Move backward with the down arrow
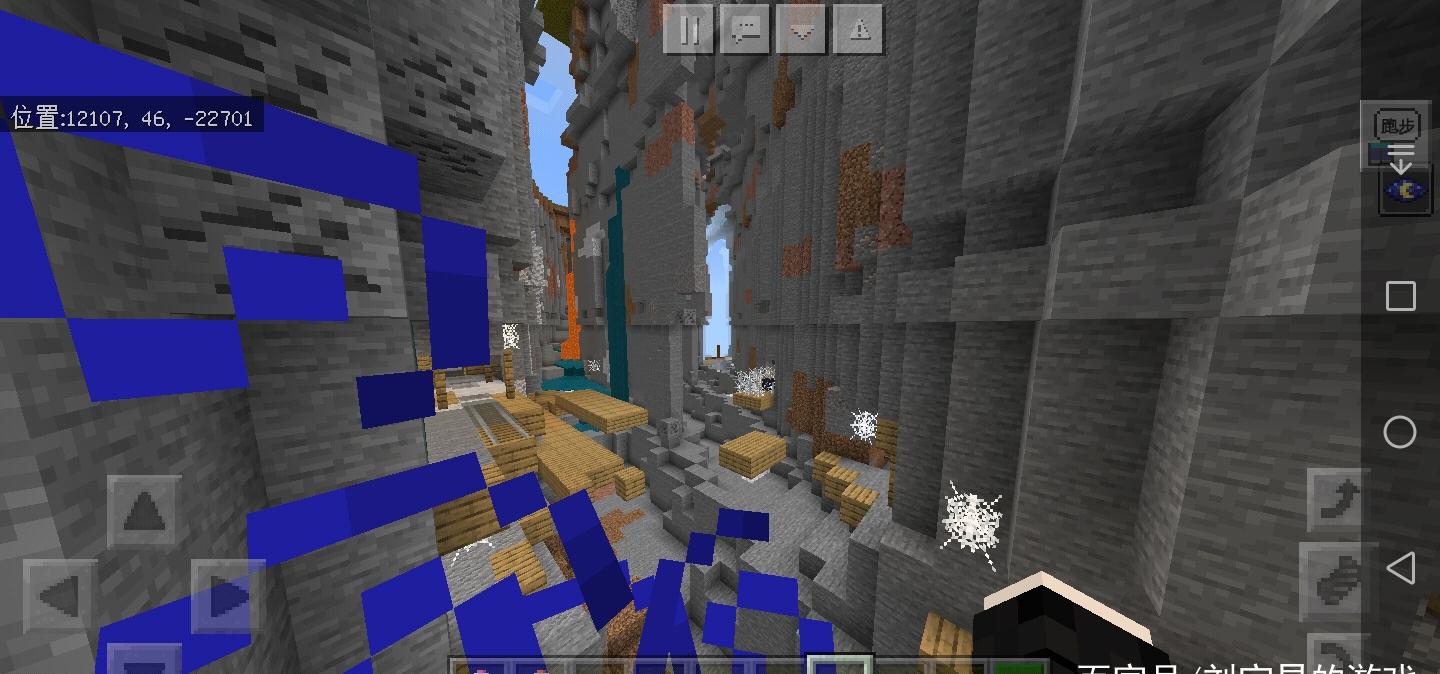Image resolution: width=1440 pixels, height=674 pixels. [146, 662]
